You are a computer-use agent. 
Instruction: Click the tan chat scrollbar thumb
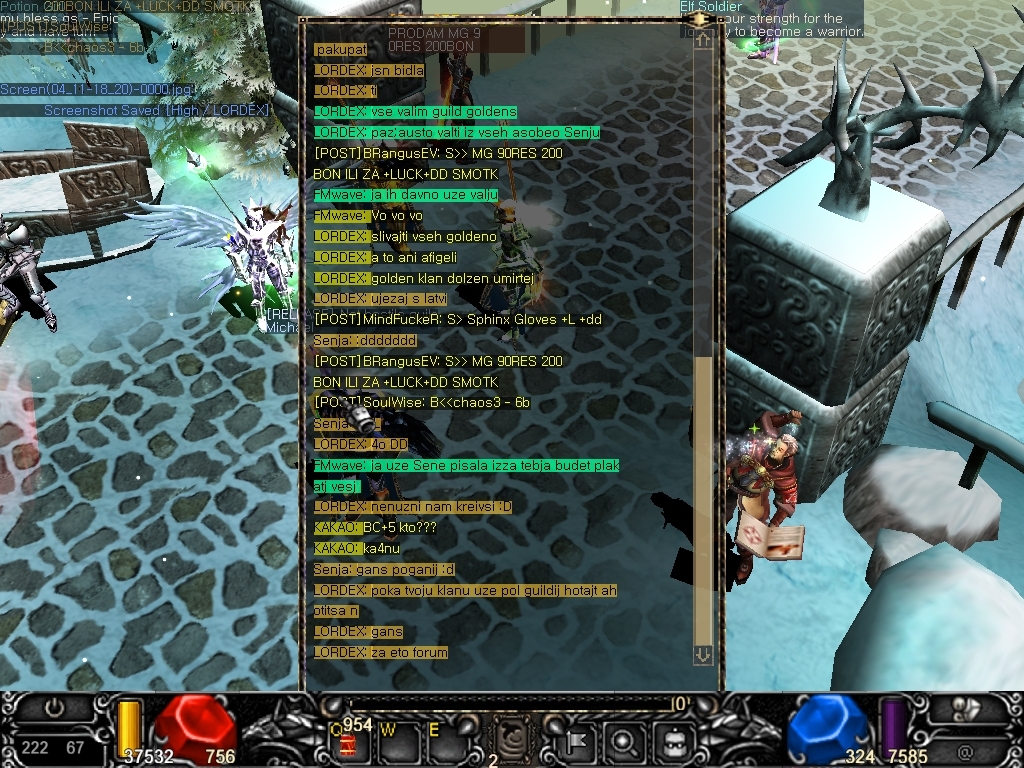703,500
